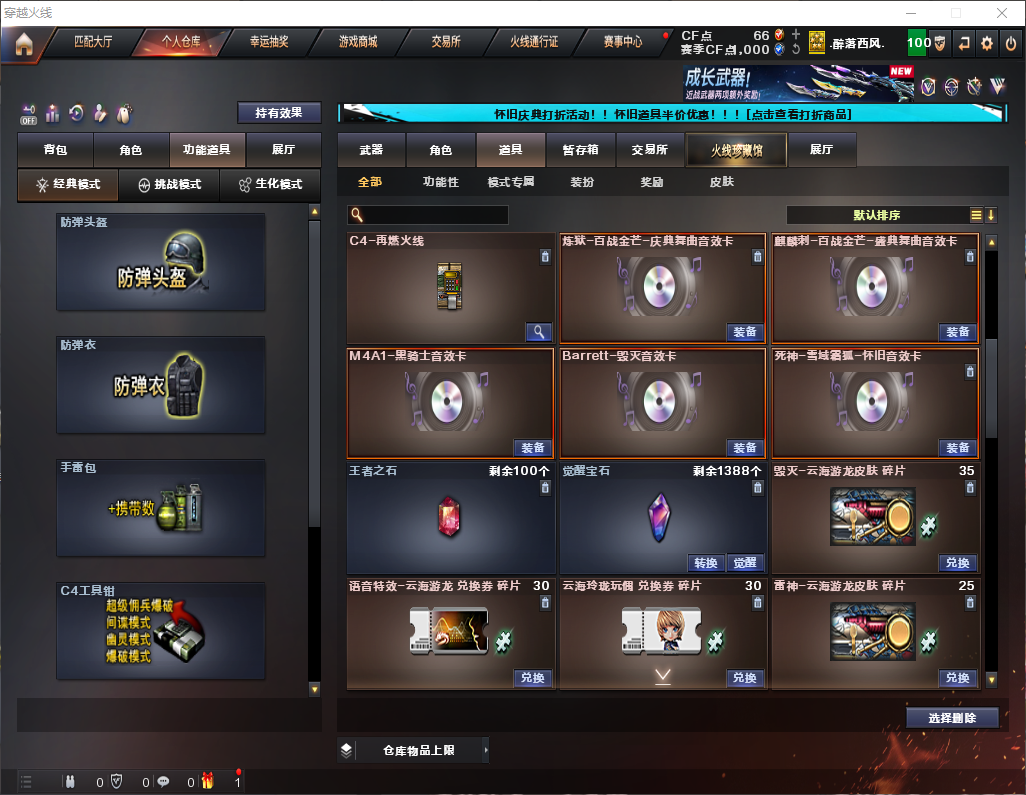Switch to the 武器 warehouse tab
This screenshot has width=1026, height=795.
pyautogui.click(x=371, y=150)
